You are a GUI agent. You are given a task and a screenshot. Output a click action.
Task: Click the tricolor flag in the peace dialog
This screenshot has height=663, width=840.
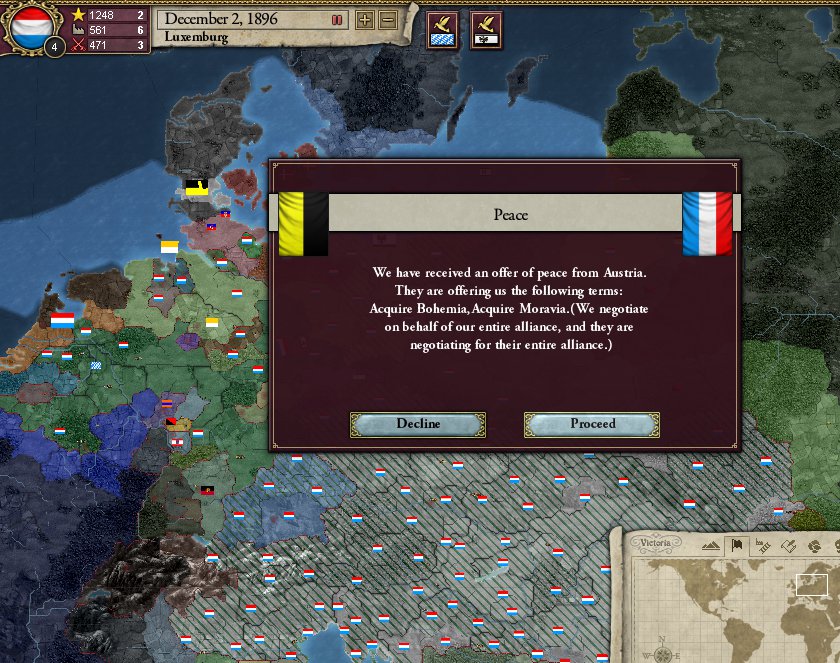click(x=706, y=222)
